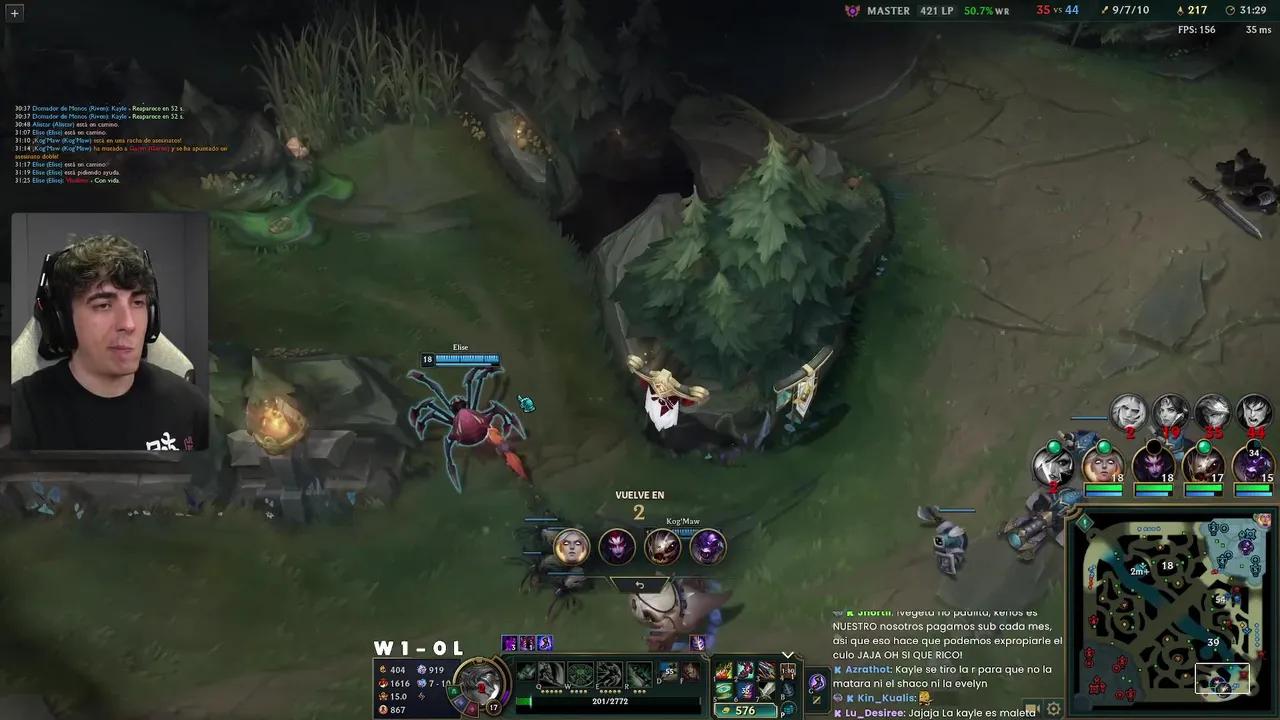1280x720 pixels.
Task: Select the allied Lux portrait at level 18
Action: coord(1103,467)
